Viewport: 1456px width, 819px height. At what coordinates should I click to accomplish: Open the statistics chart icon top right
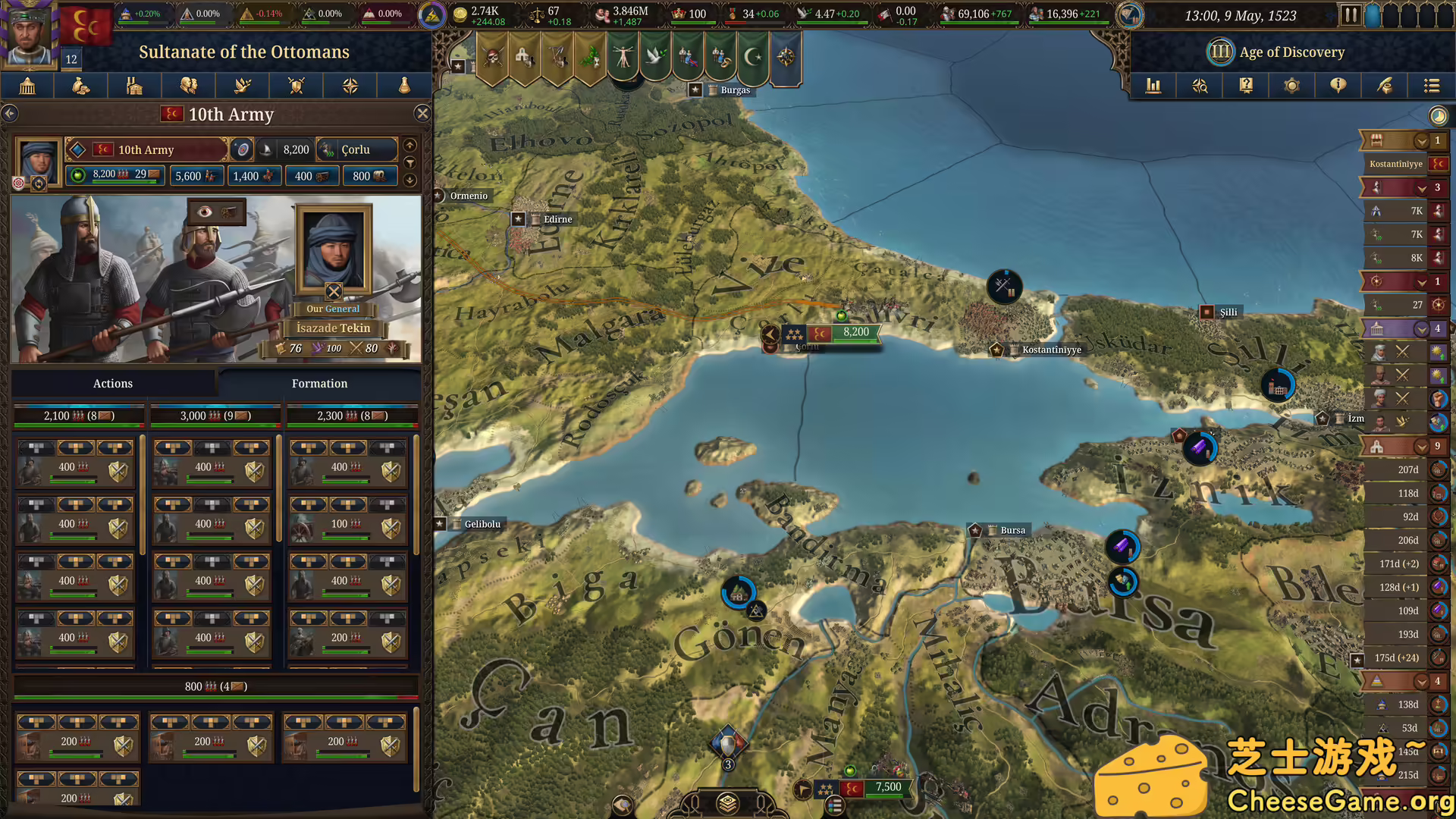(x=1153, y=86)
